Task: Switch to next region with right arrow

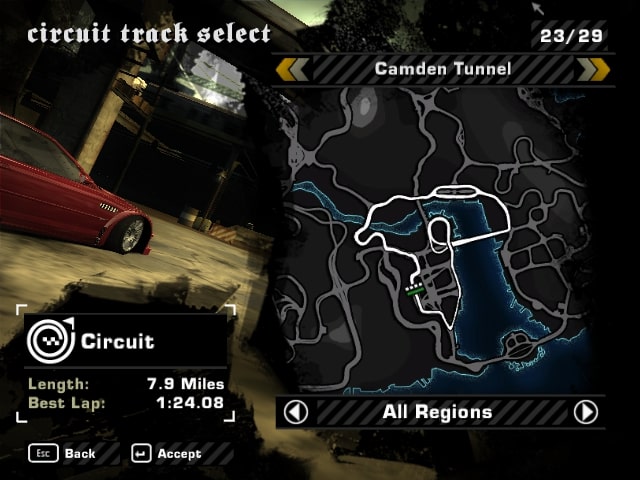Action: pos(586,412)
